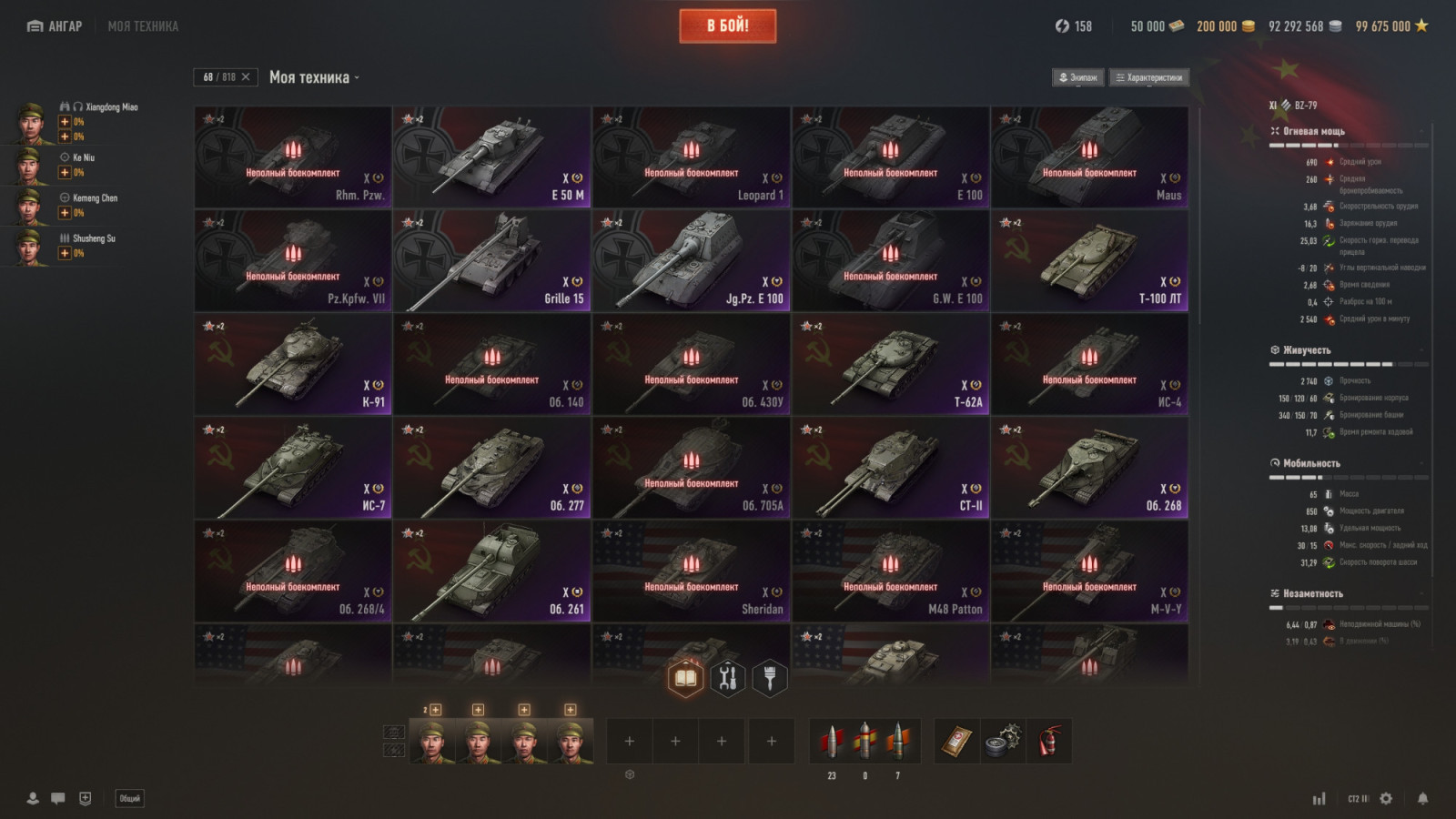Select the Maus tank card
The image size is (1456, 819).
point(1089,157)
